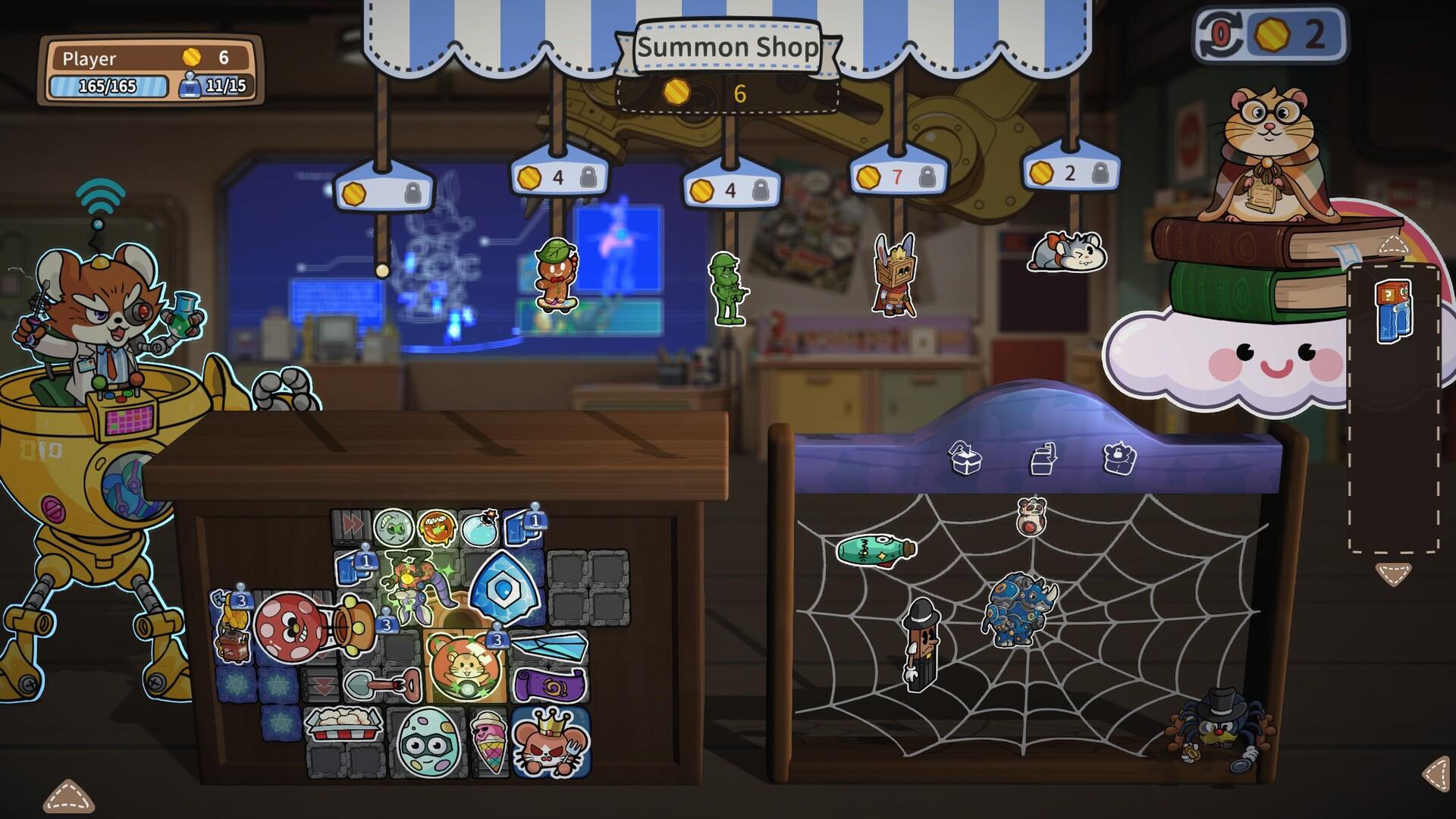This screenshot has height=819, width=1456.
Task: Reroll the shop with the refresh button
Action: click(x=1219, y=35)
